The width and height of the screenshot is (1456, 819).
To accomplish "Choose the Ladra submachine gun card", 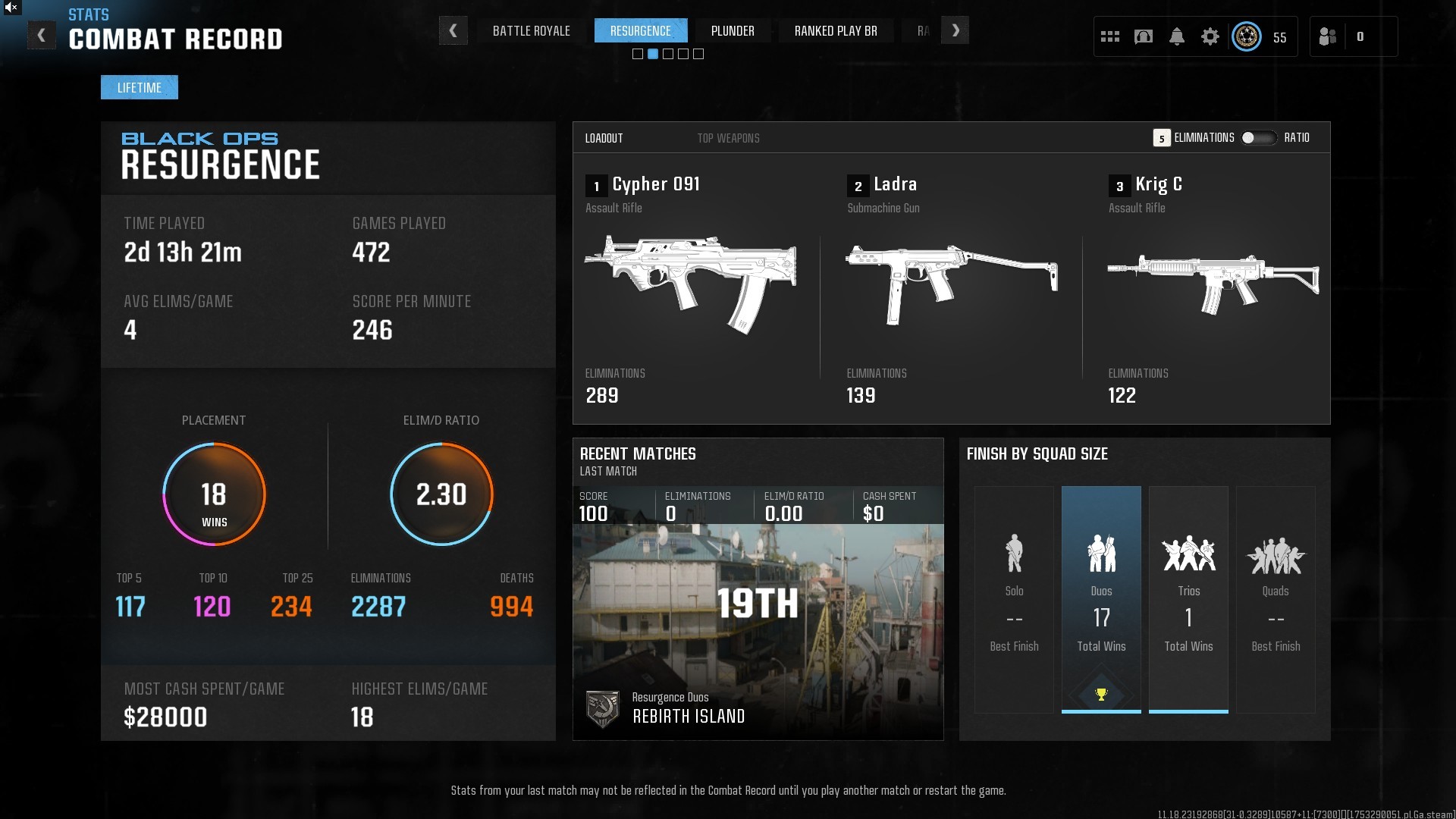I will 951,288.
